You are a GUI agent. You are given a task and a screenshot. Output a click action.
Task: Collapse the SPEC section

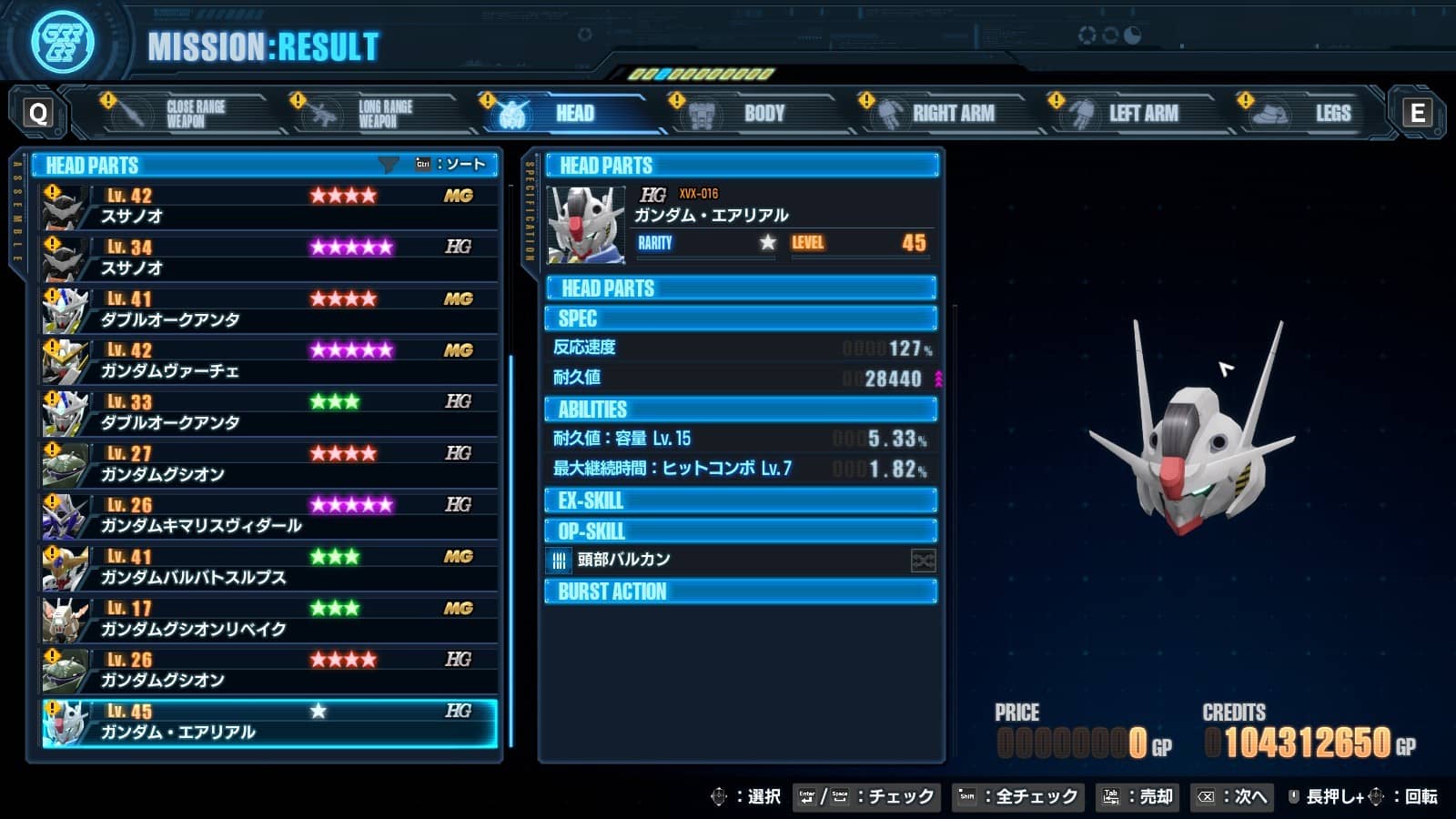[739, 318]
